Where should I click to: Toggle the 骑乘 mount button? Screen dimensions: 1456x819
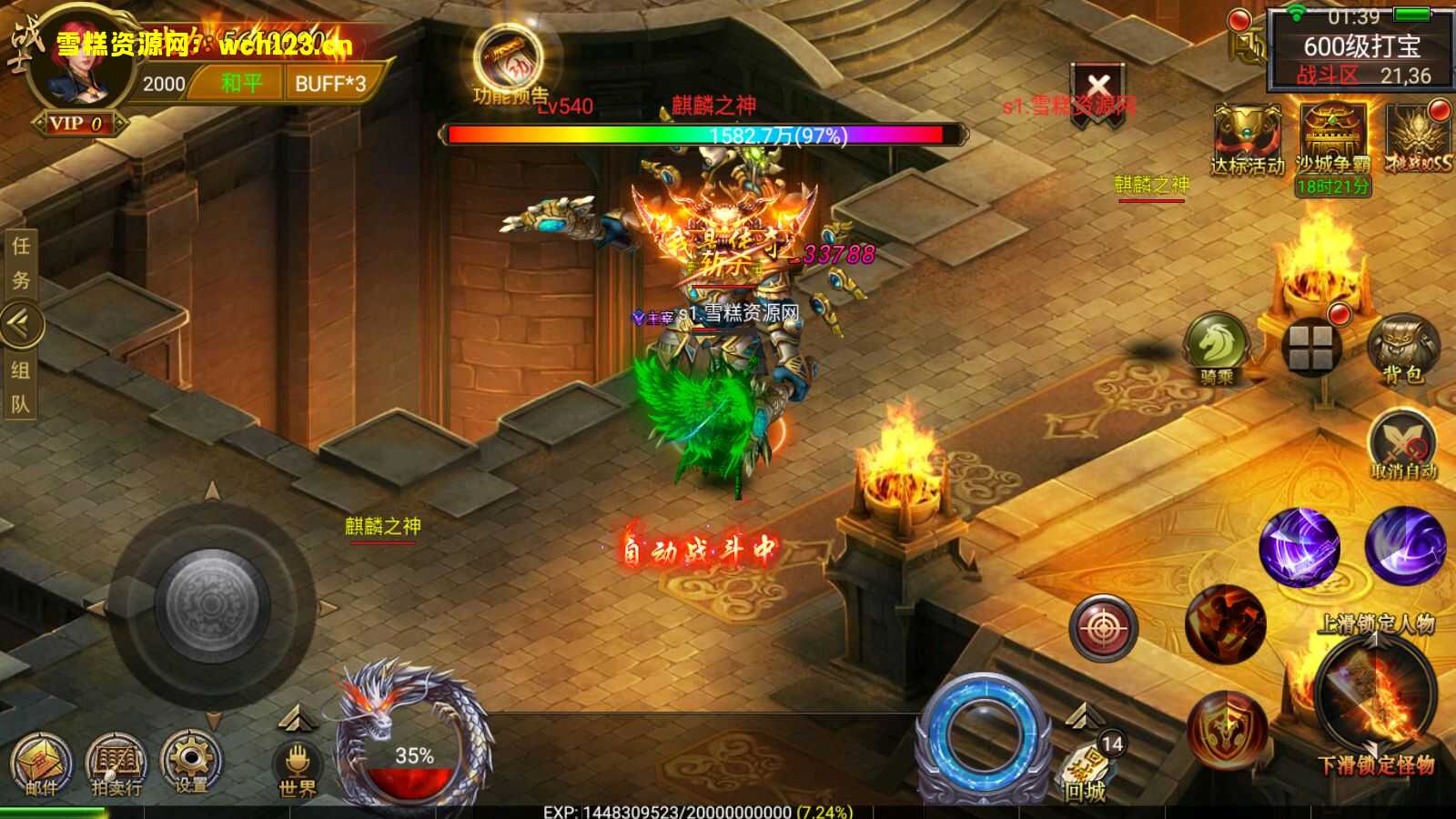[1217, 347]
